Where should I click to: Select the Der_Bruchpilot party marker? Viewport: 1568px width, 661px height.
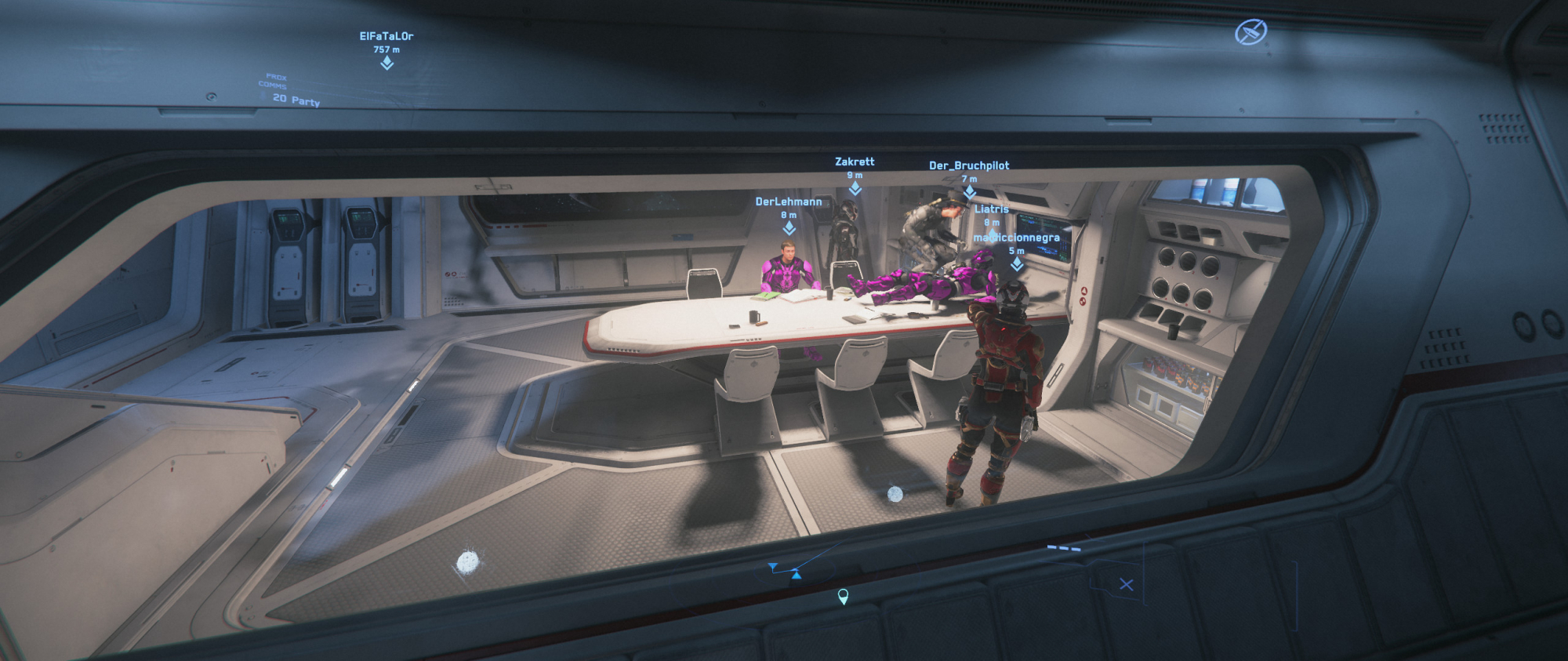[970, 191]
